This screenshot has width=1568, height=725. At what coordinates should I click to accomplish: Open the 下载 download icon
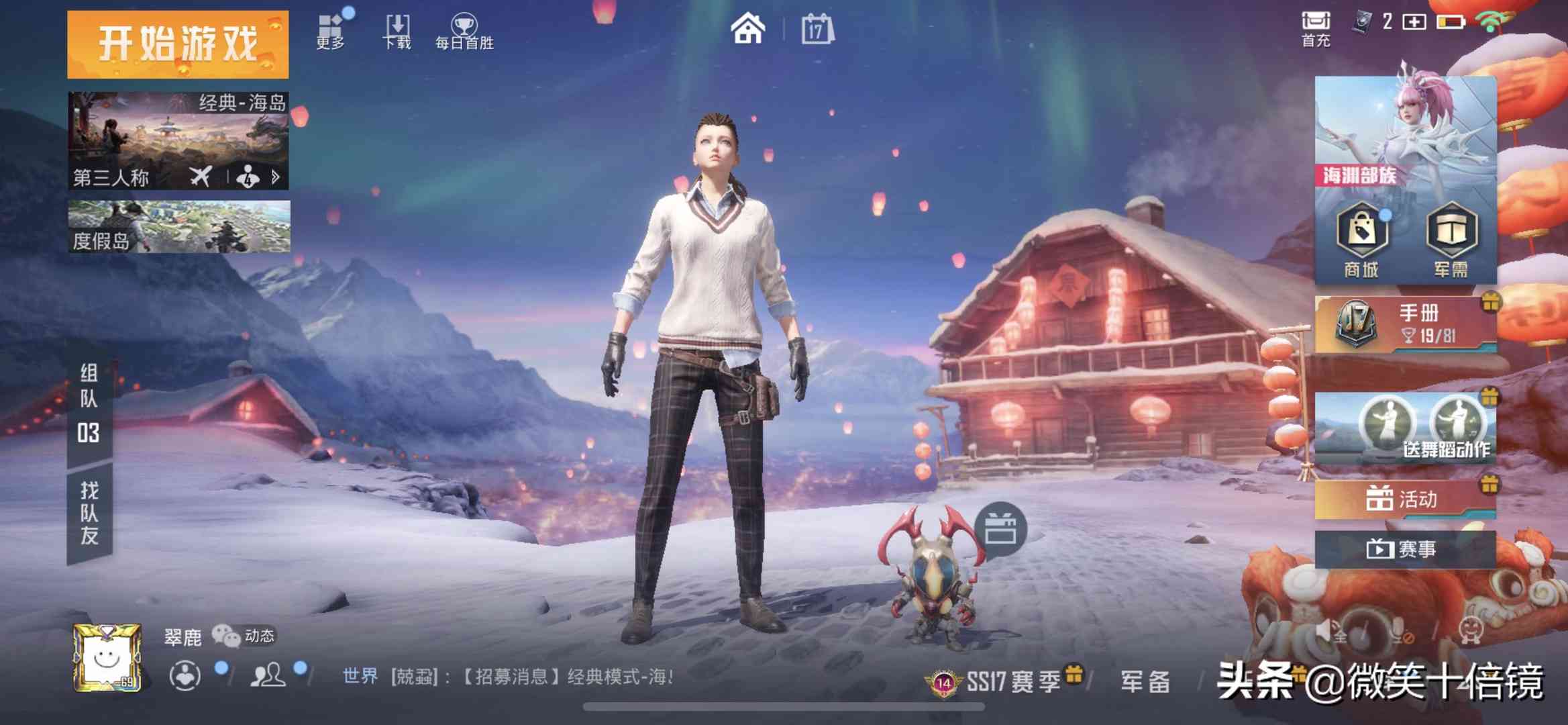397,31
